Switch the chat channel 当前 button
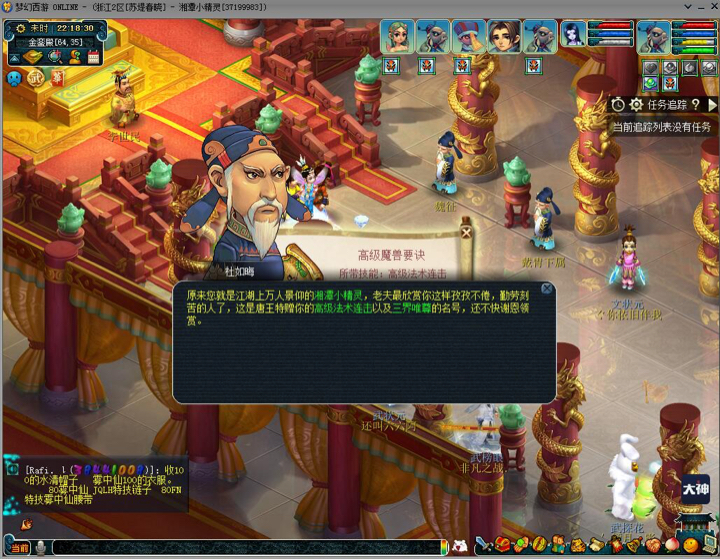This screenshot has height=560, width=720. [x=19, y=548]
